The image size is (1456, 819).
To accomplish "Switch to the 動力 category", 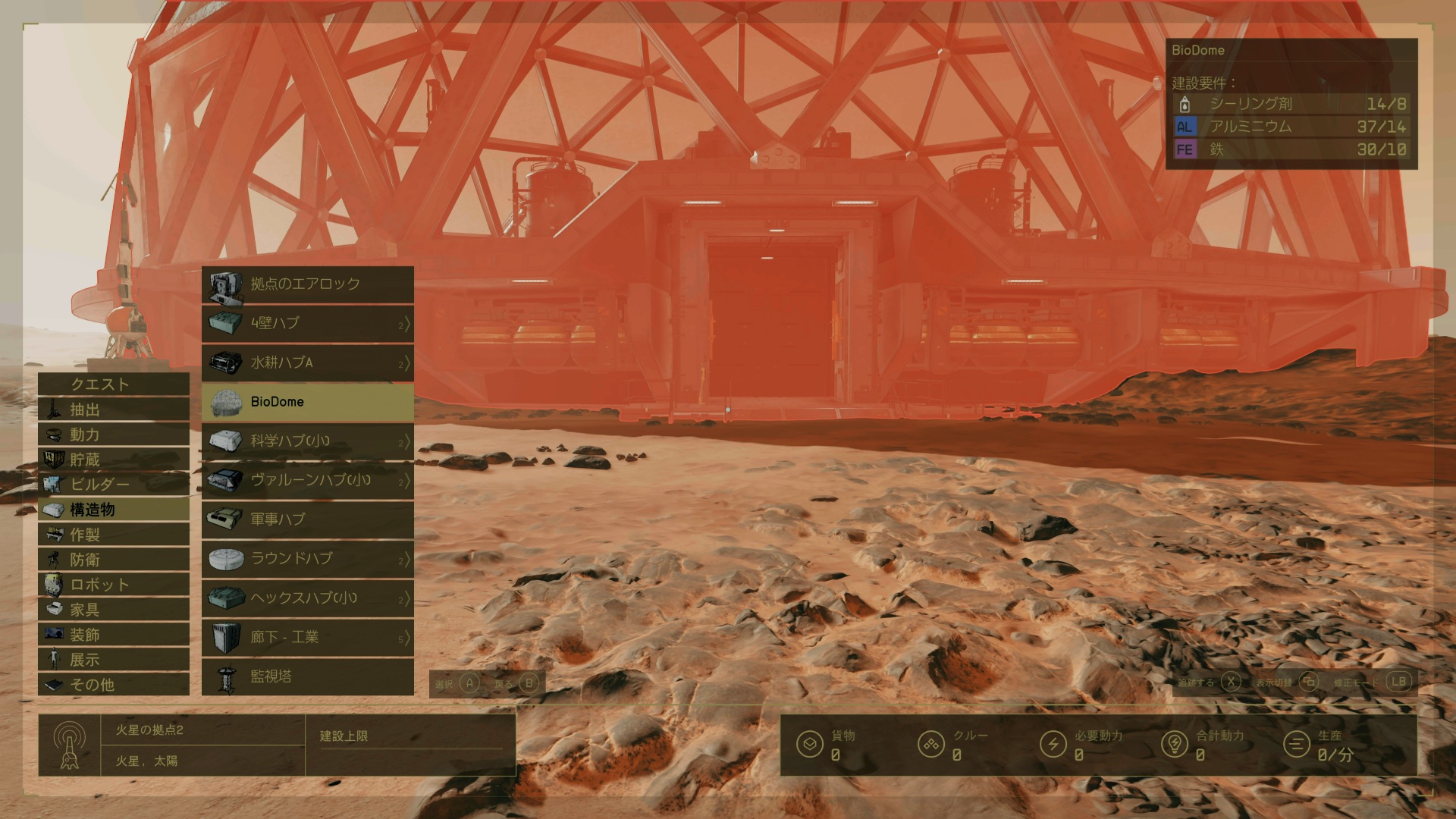I will (114, 435).
